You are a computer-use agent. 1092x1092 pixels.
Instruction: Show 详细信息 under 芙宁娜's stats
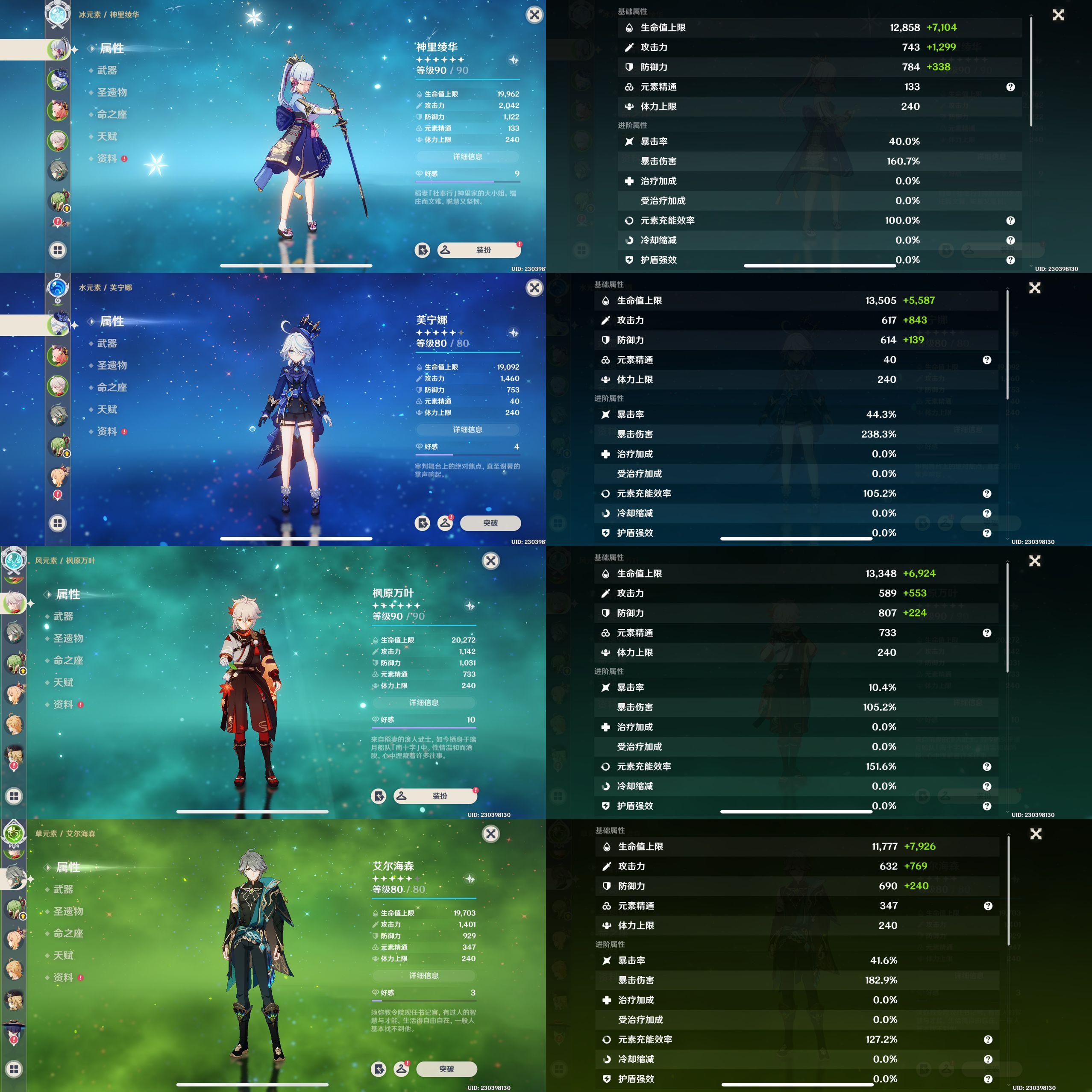[467, 429]
